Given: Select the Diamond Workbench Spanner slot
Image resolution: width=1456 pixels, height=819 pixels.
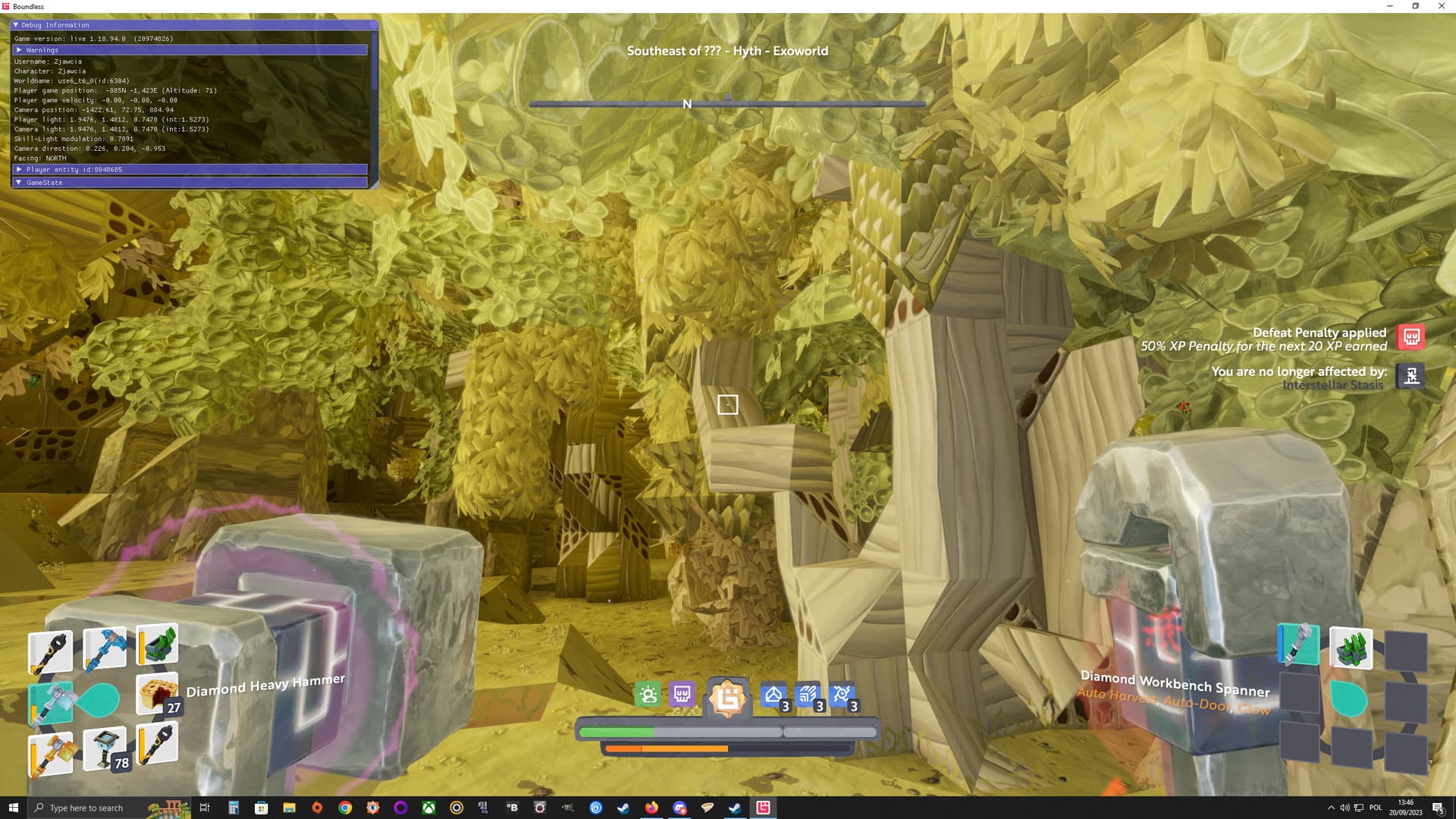Looking at the screenshot, I should pyautogui.click(x=1299, y=645).
